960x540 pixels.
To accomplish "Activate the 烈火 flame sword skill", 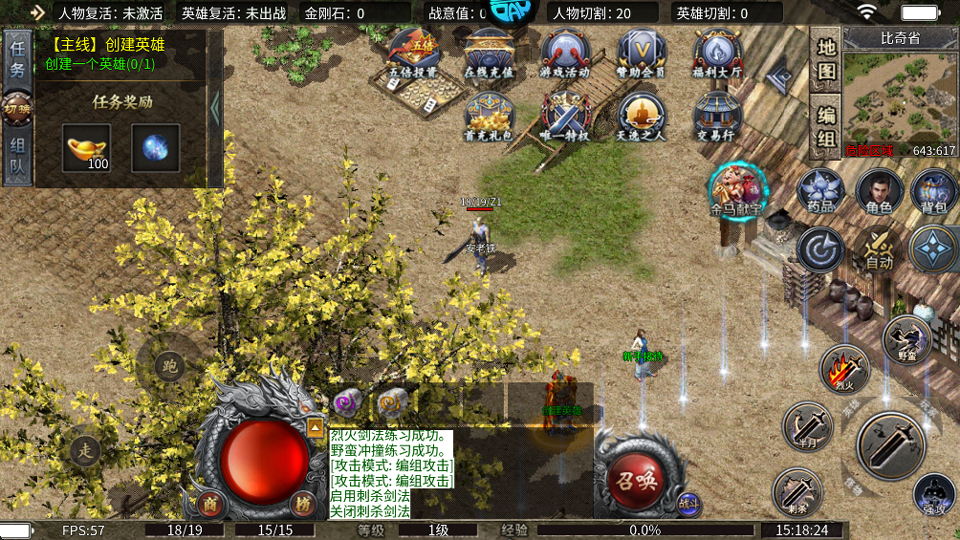I will coord(844,369).
